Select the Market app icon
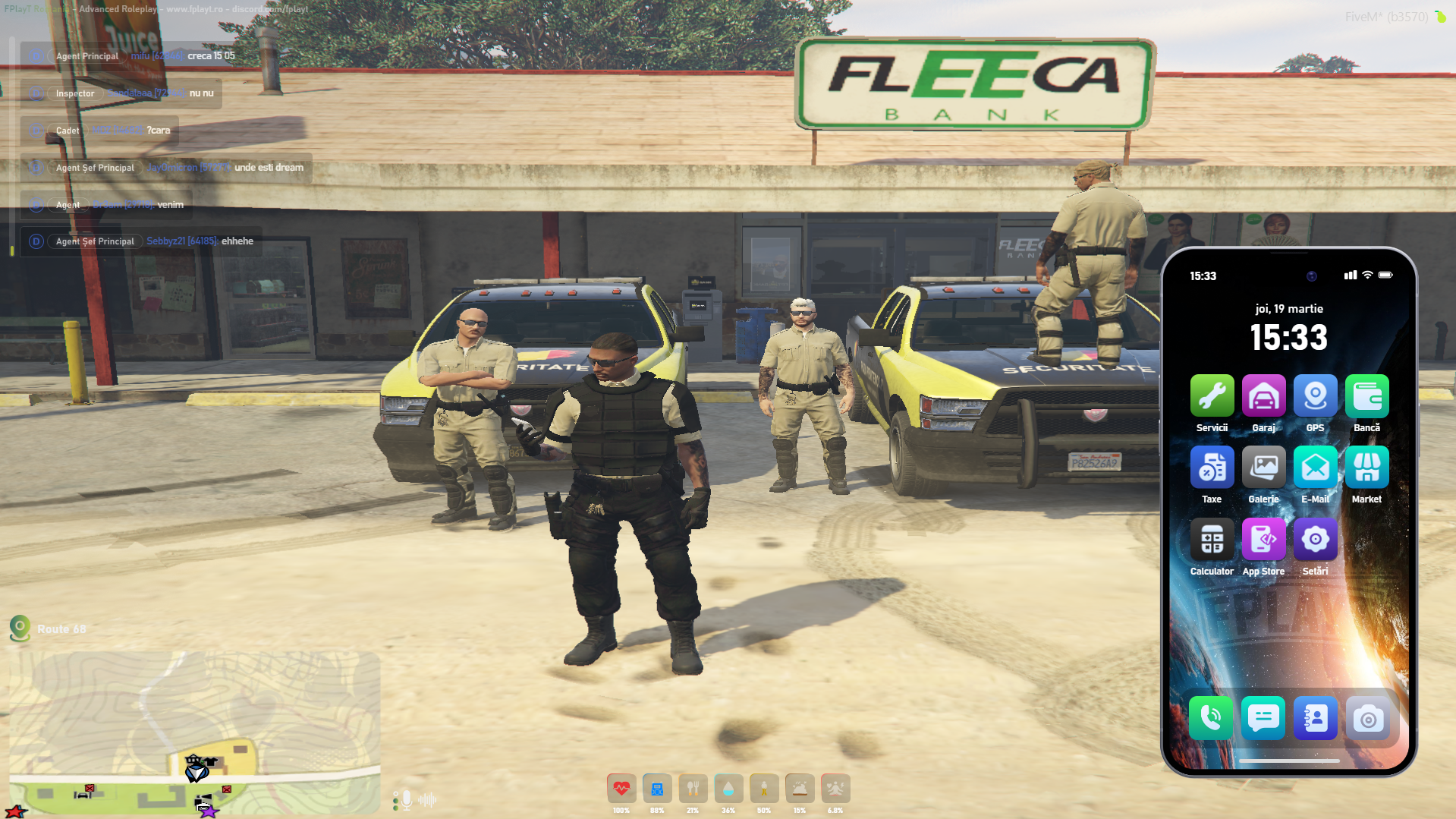 click(x=1366, y=468)
